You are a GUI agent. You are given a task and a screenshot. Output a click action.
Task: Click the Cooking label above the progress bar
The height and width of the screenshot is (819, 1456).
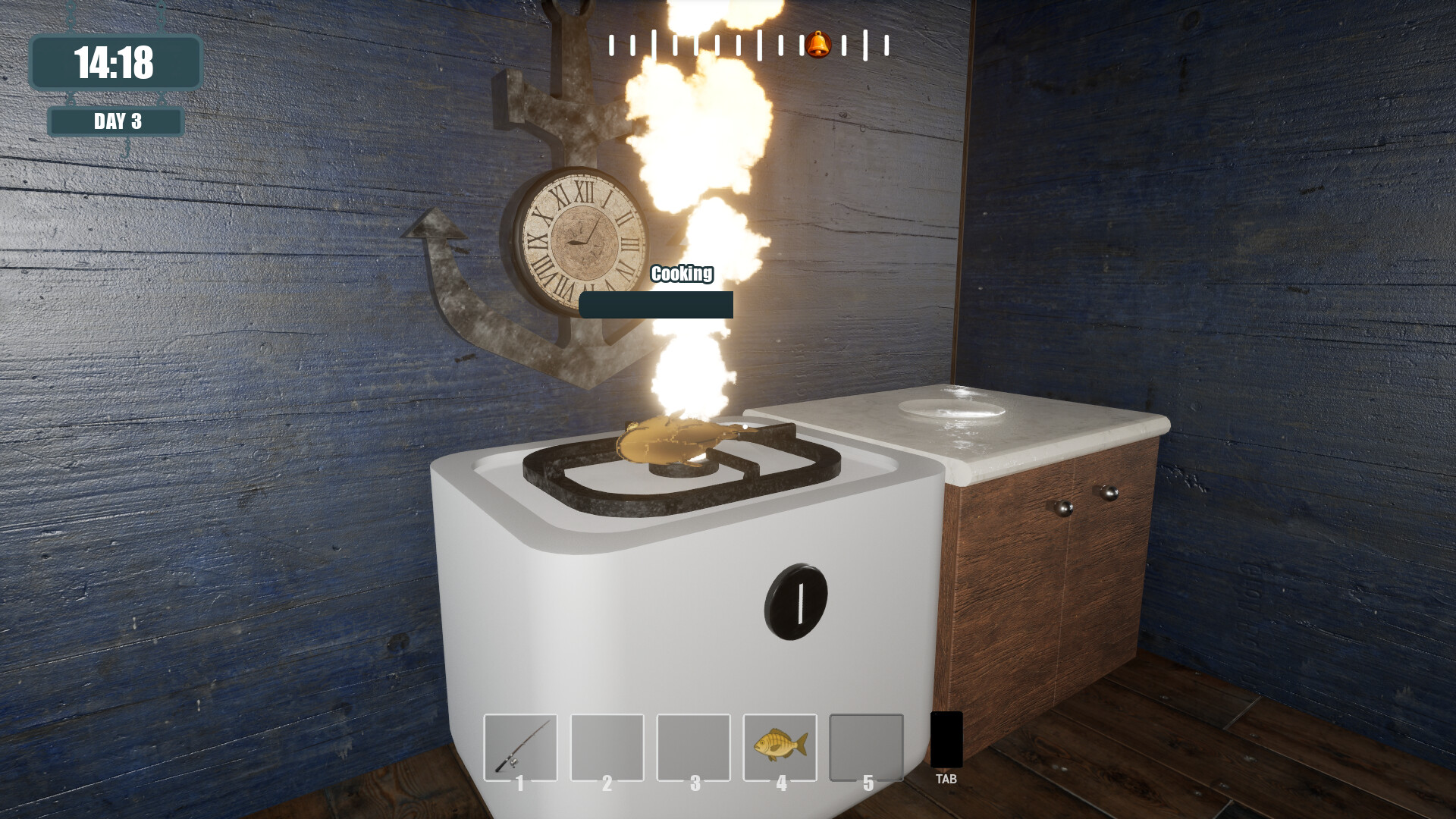(x=681, y=274)
